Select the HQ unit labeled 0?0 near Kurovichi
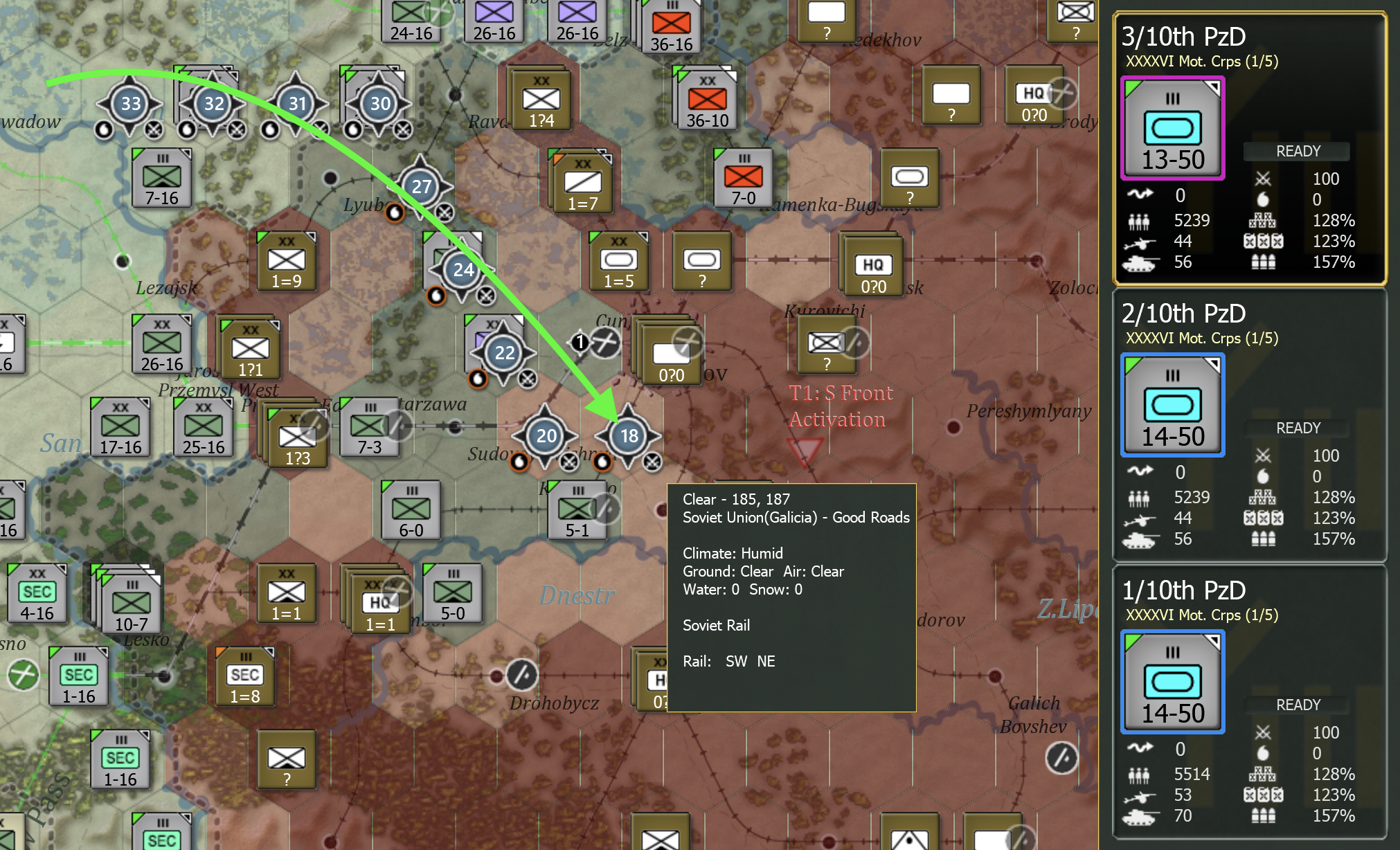This screenshot has height=850, width=1400. pos(873,266)
